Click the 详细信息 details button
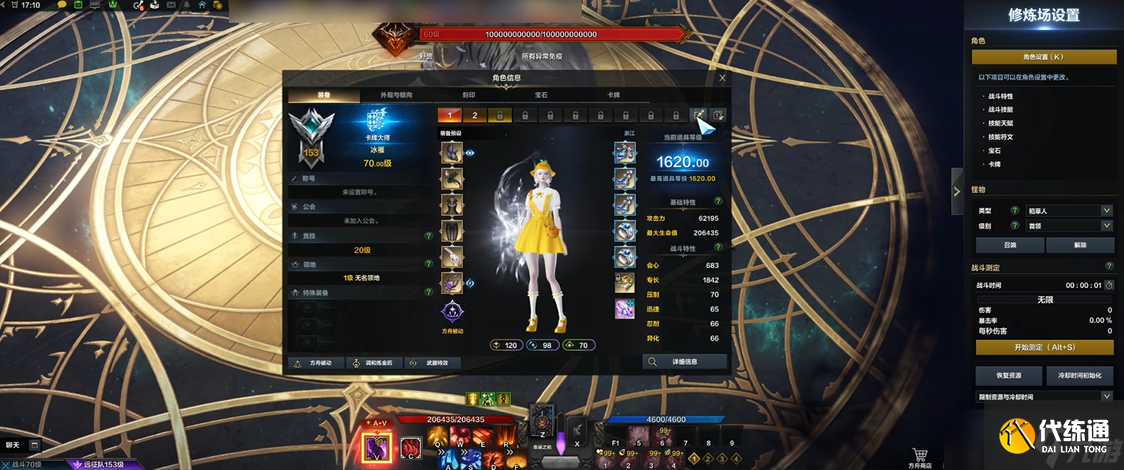 click(684, 361)
